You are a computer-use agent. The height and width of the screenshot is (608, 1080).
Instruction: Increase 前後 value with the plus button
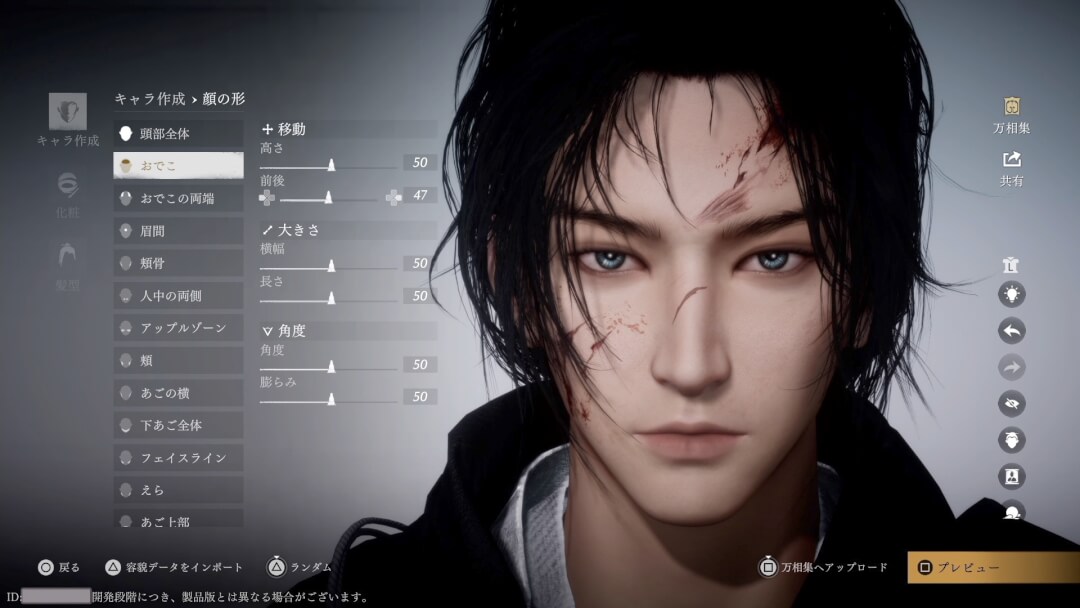[393, 198]
